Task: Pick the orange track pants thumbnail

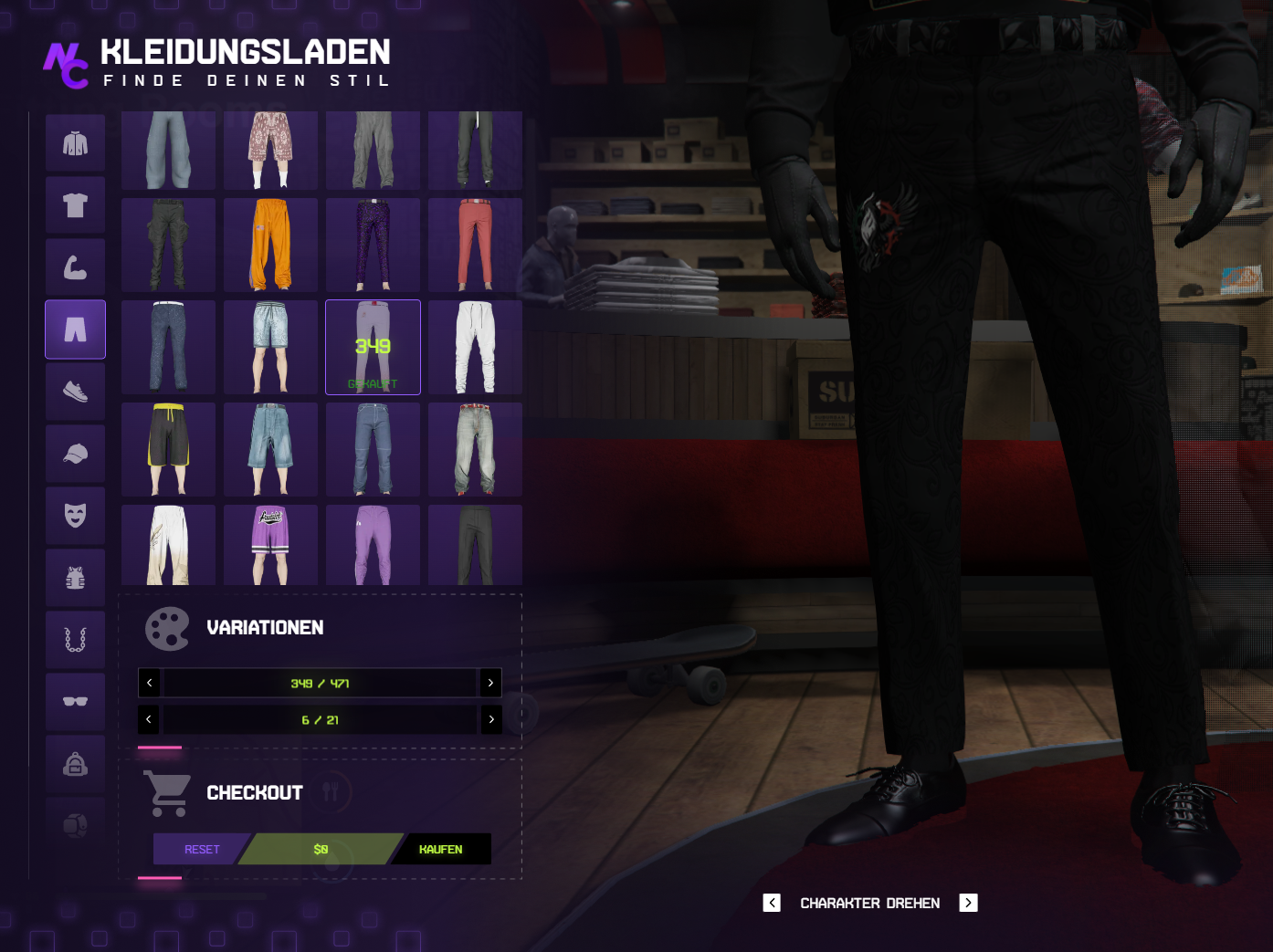Action: click(270, 245)
